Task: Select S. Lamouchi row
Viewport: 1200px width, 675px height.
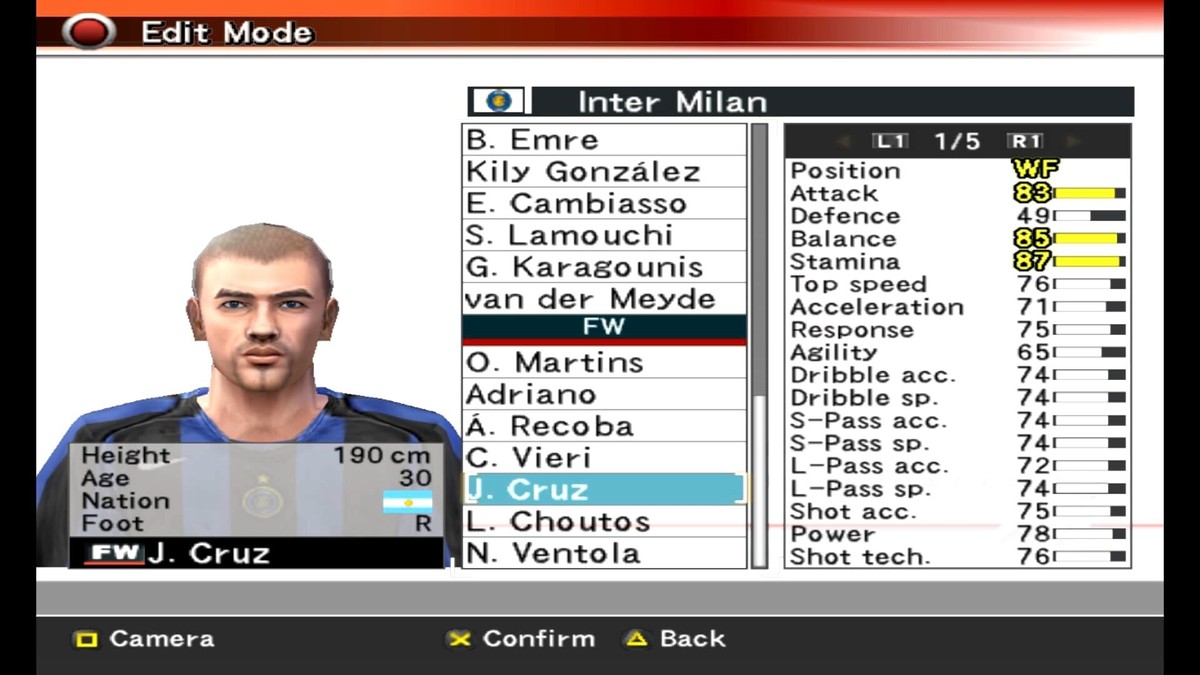Action: [x=604, y=236]
